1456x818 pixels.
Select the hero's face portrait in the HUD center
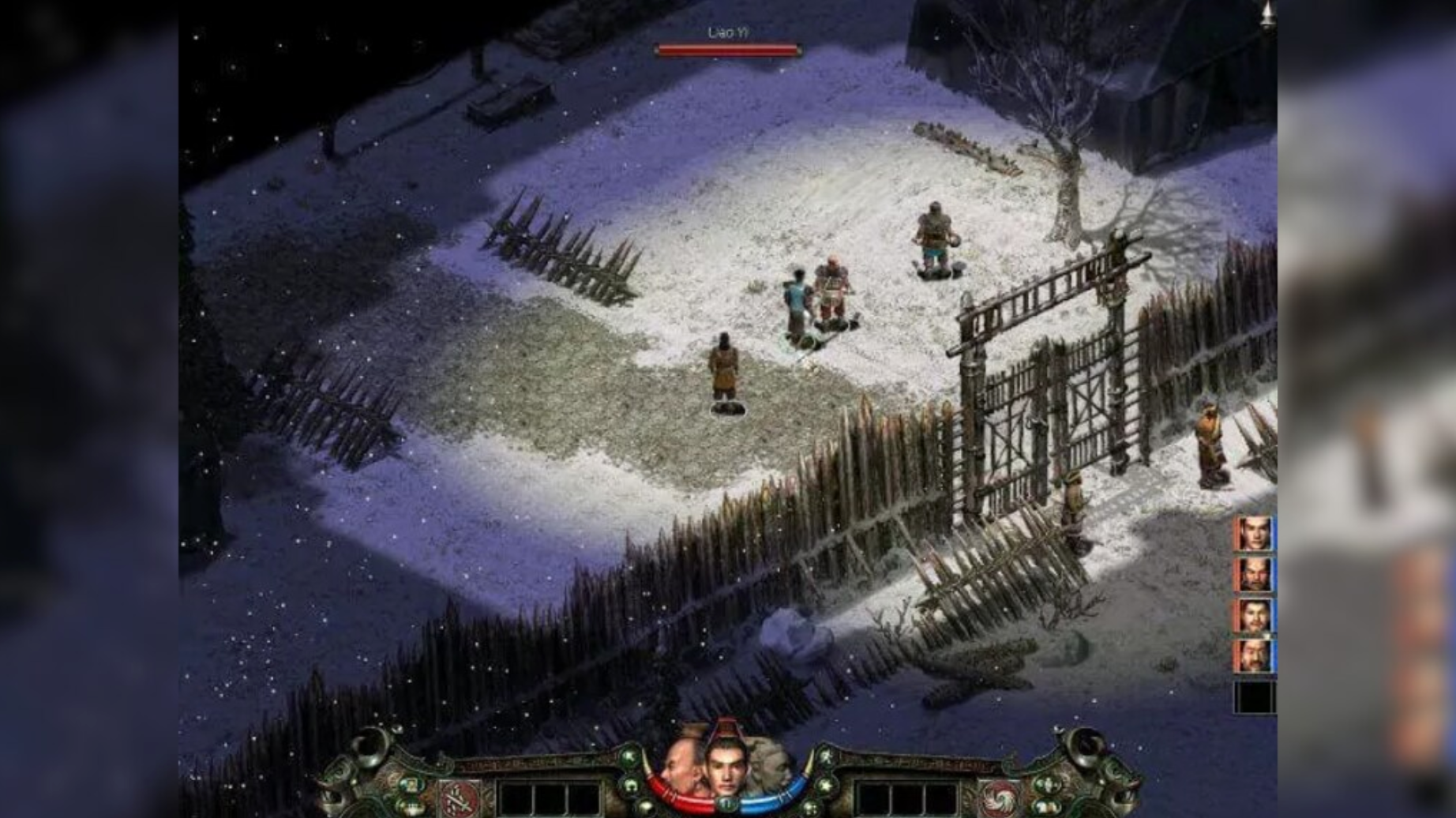click(726, 768)
